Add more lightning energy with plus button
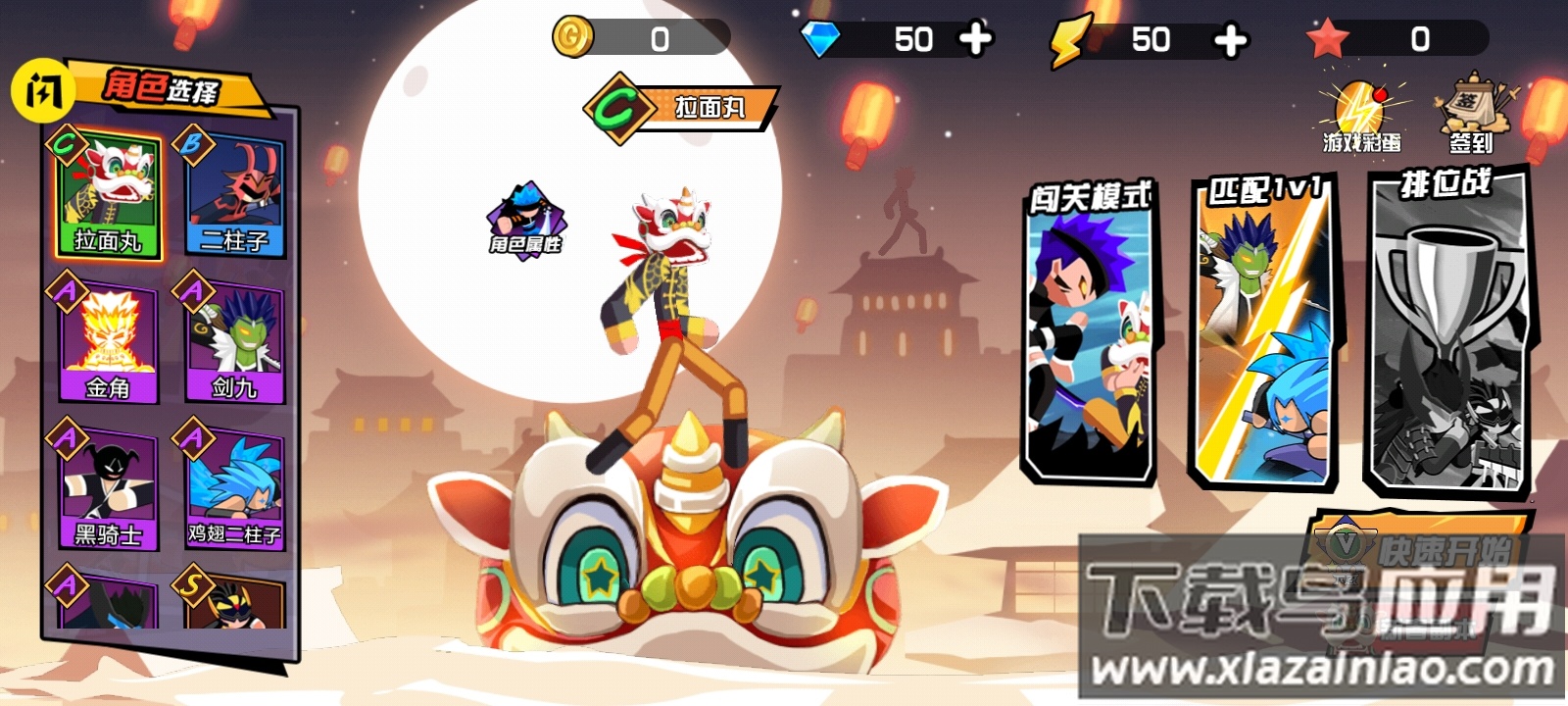Image resolution: width=1568 pixels, height=706 pixels. point(1230,40)
